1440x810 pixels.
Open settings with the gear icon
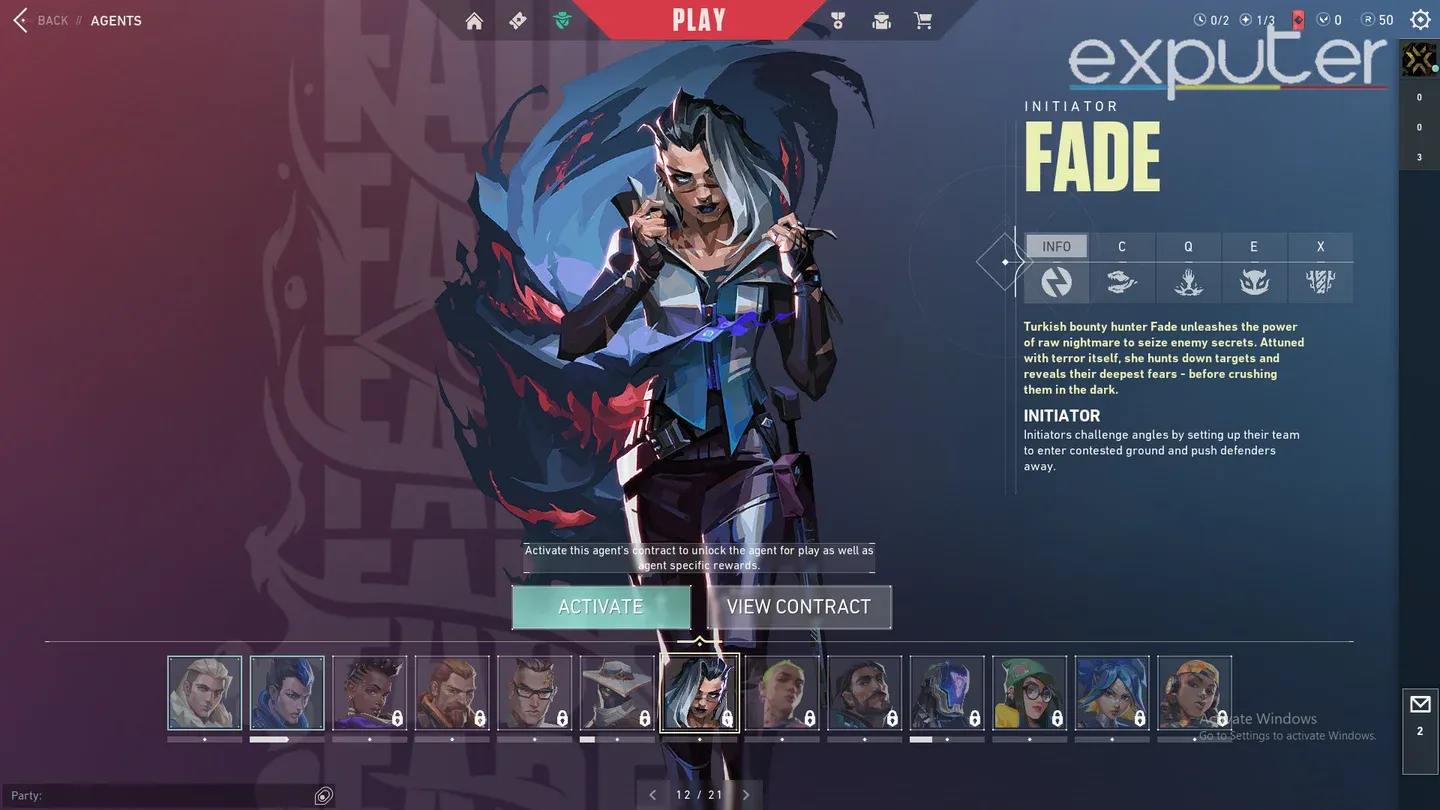[1420, 20]
